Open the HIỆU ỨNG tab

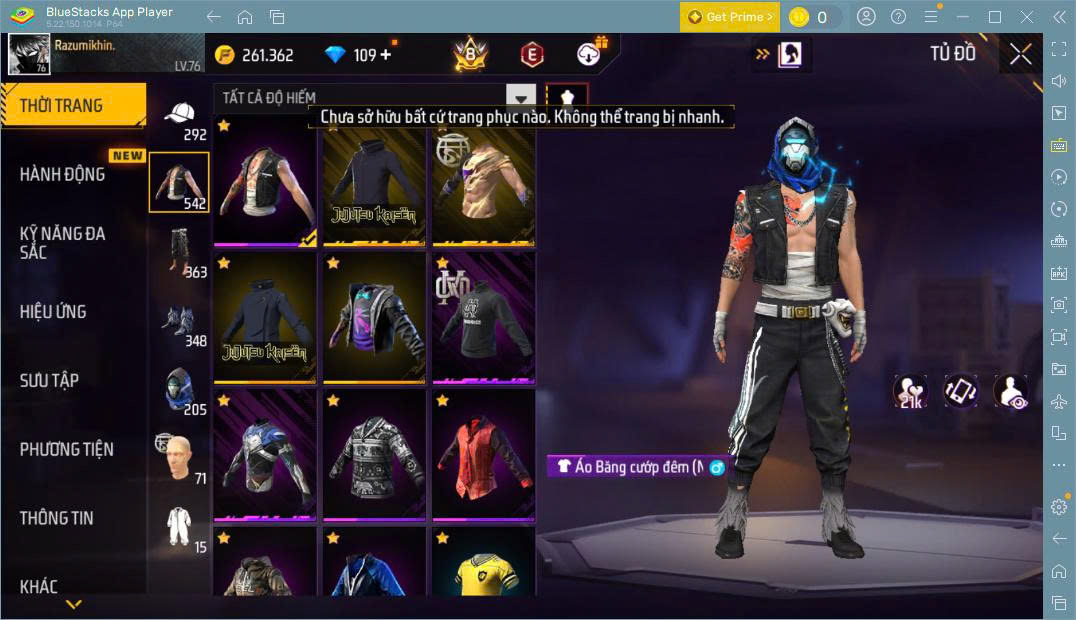[53, 311]
